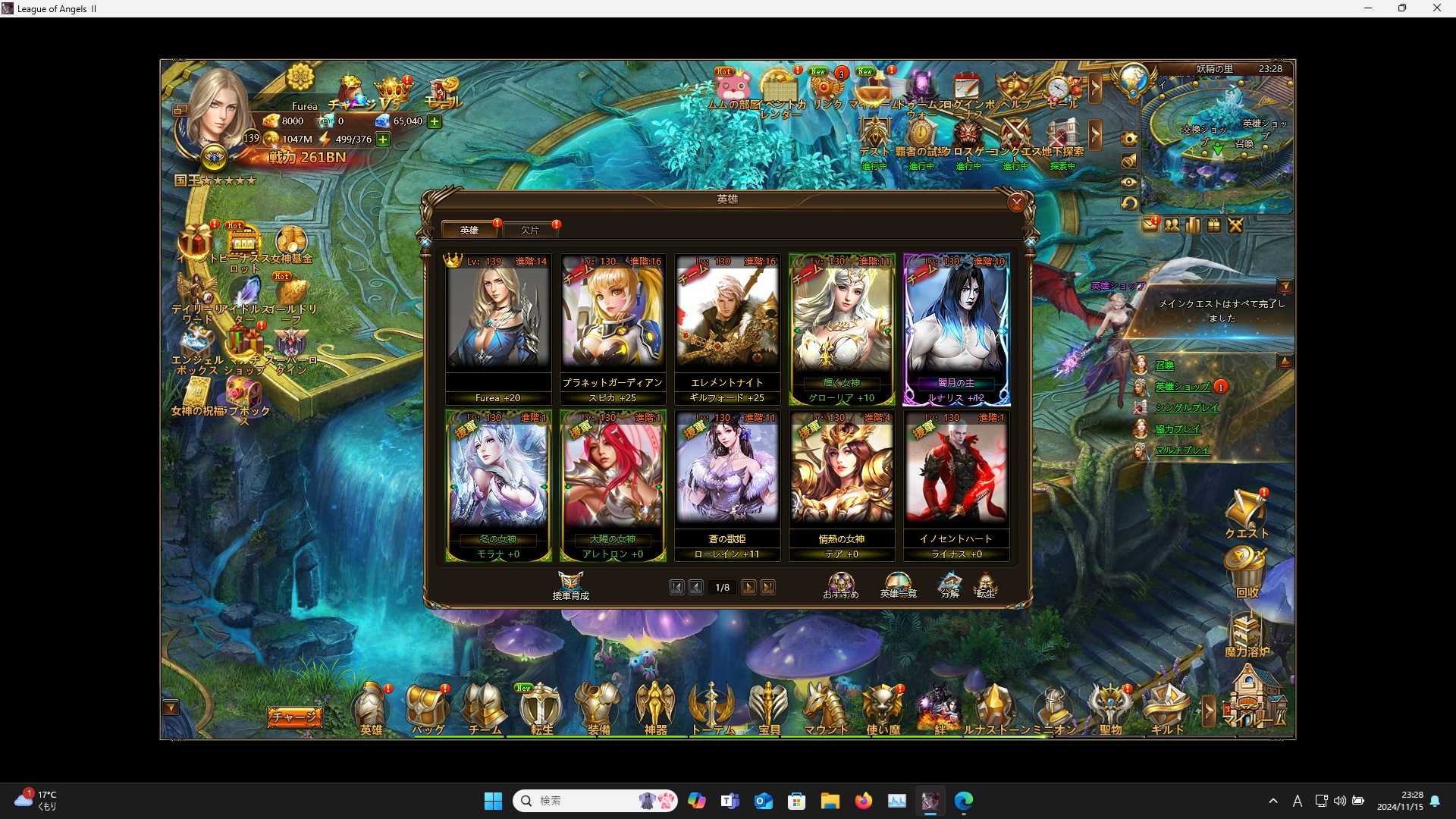Click the 分解 decompose icon in the hero window
Screen dimensions: 1456x819
(x=949, y=584)
